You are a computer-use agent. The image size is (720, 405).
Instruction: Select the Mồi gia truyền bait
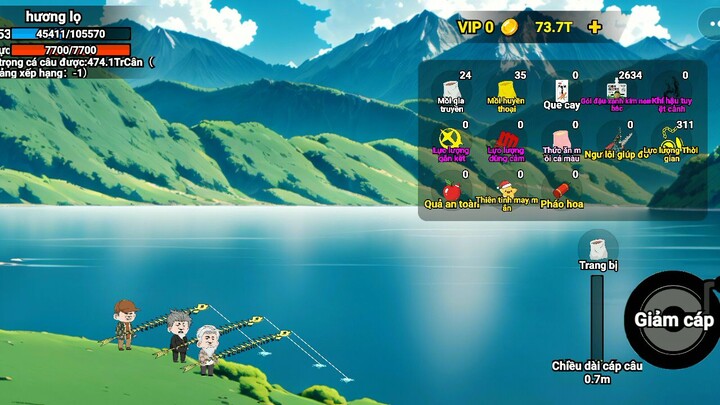click(x=451, y=90)
